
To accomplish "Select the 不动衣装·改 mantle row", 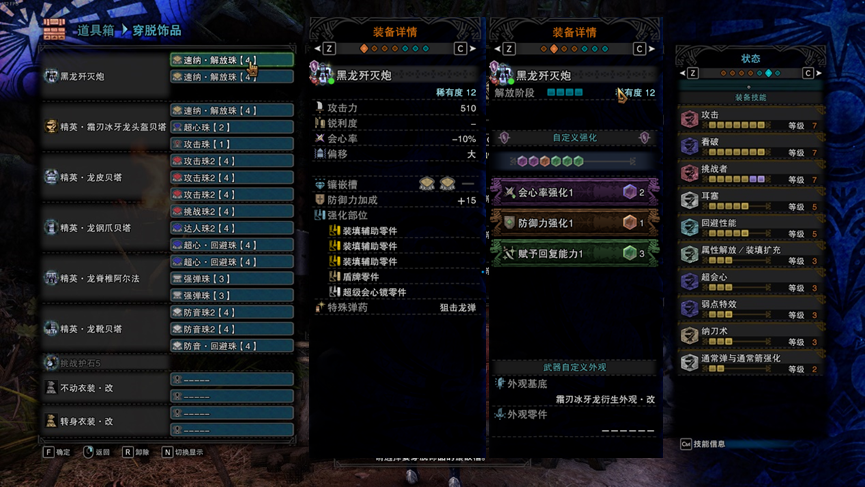I will (x=105, y=387).
